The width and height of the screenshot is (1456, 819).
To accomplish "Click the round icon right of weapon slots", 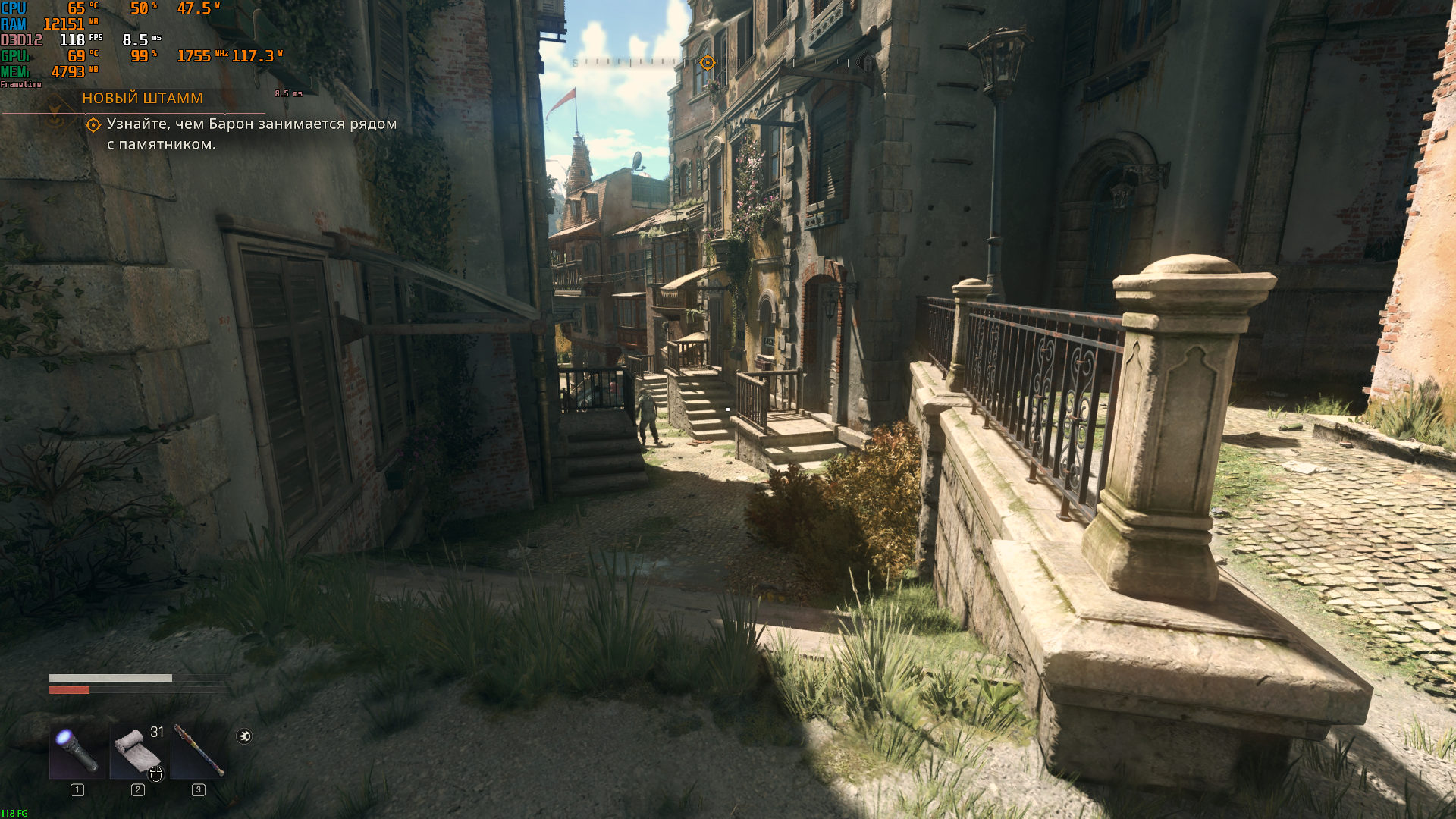I will tap(244, 736).
